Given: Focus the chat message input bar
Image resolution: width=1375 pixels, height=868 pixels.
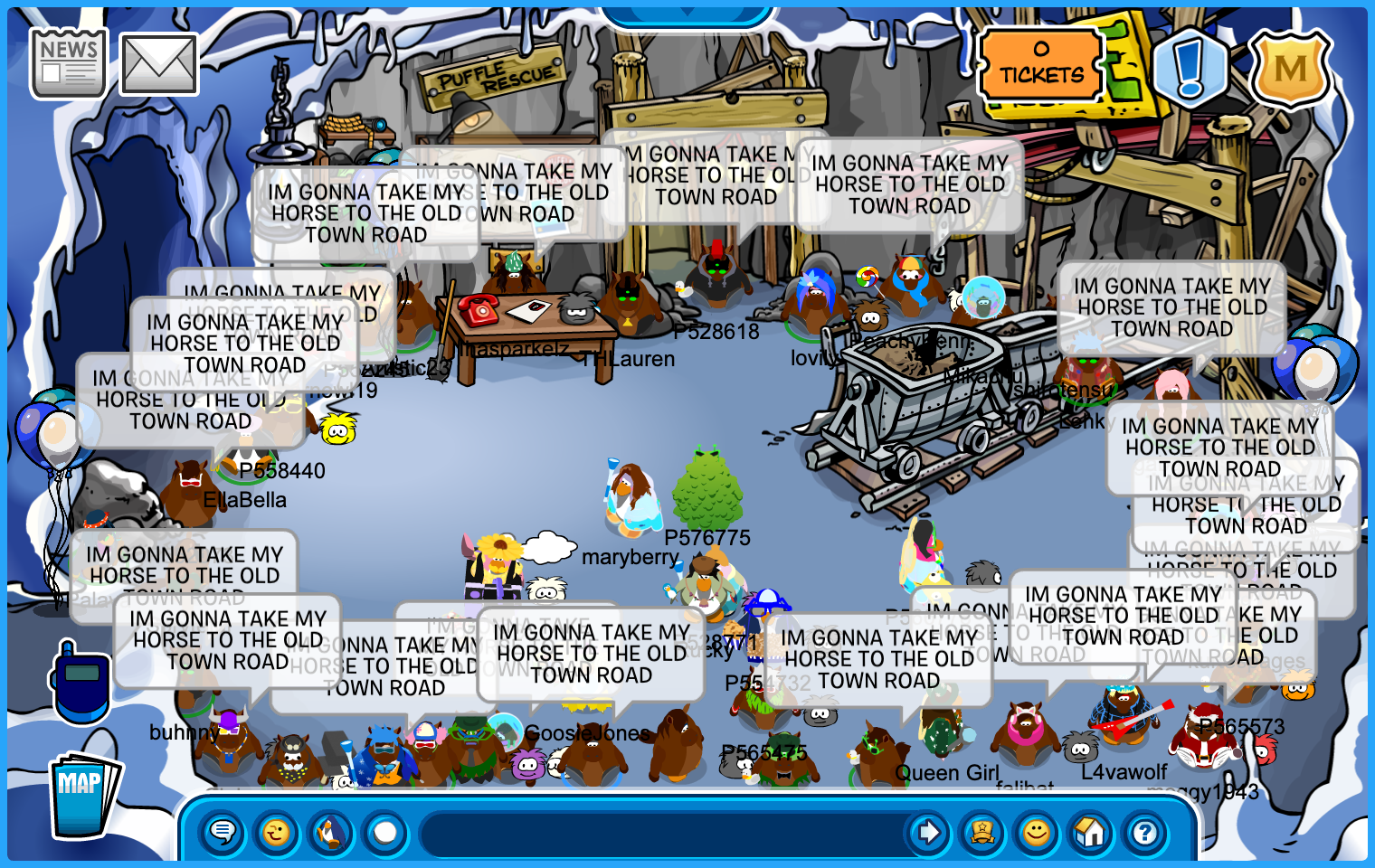Looking at the screenshot, I should pos(660,833).
